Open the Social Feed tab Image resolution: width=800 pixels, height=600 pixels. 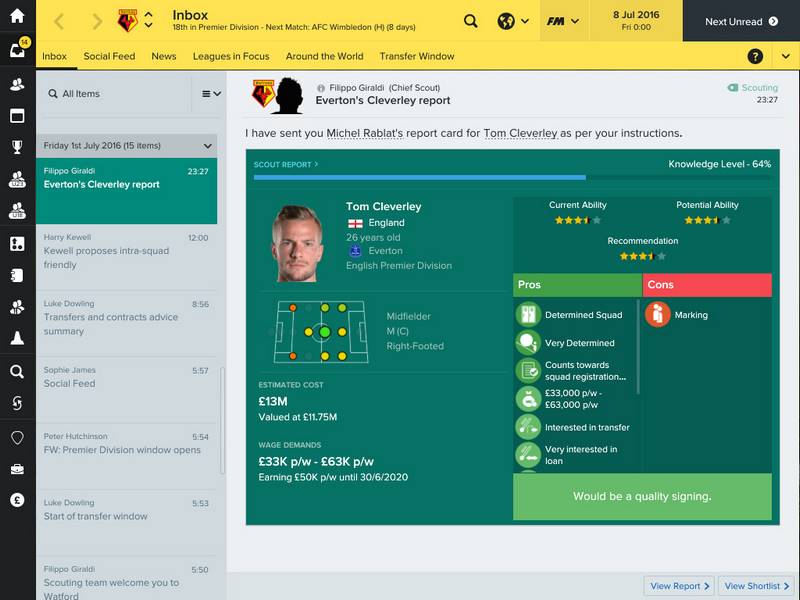(x=109, y=56)
